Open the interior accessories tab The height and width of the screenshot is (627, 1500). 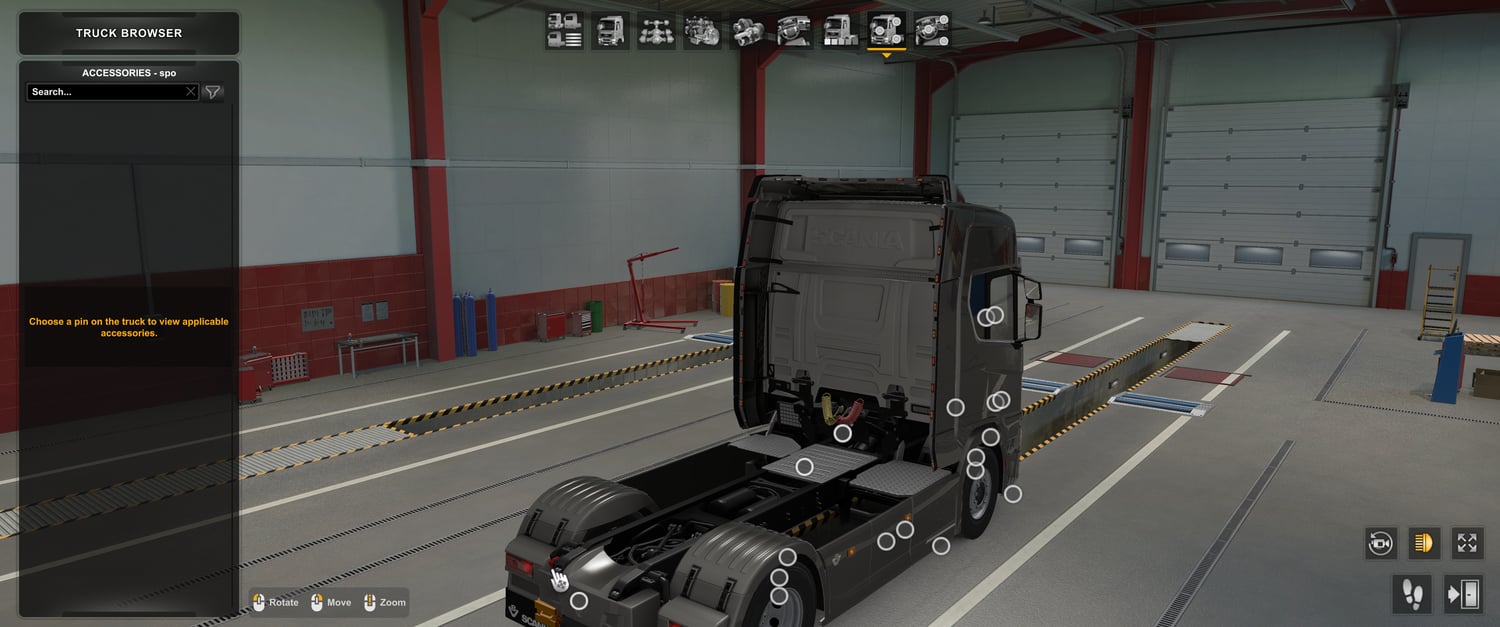pos(932,30)
